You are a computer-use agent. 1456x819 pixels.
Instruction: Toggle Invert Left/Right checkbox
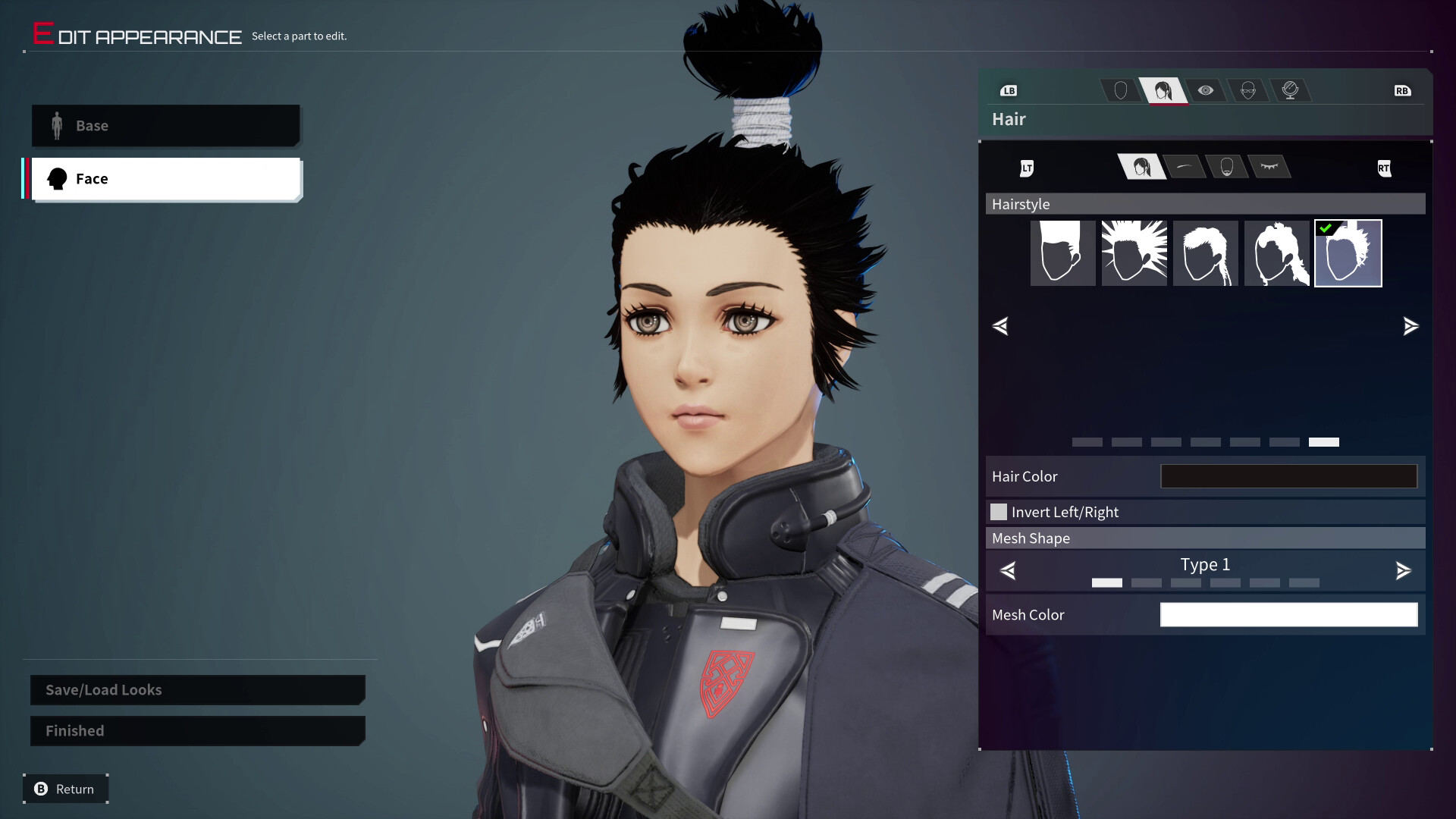pos(999,512)
